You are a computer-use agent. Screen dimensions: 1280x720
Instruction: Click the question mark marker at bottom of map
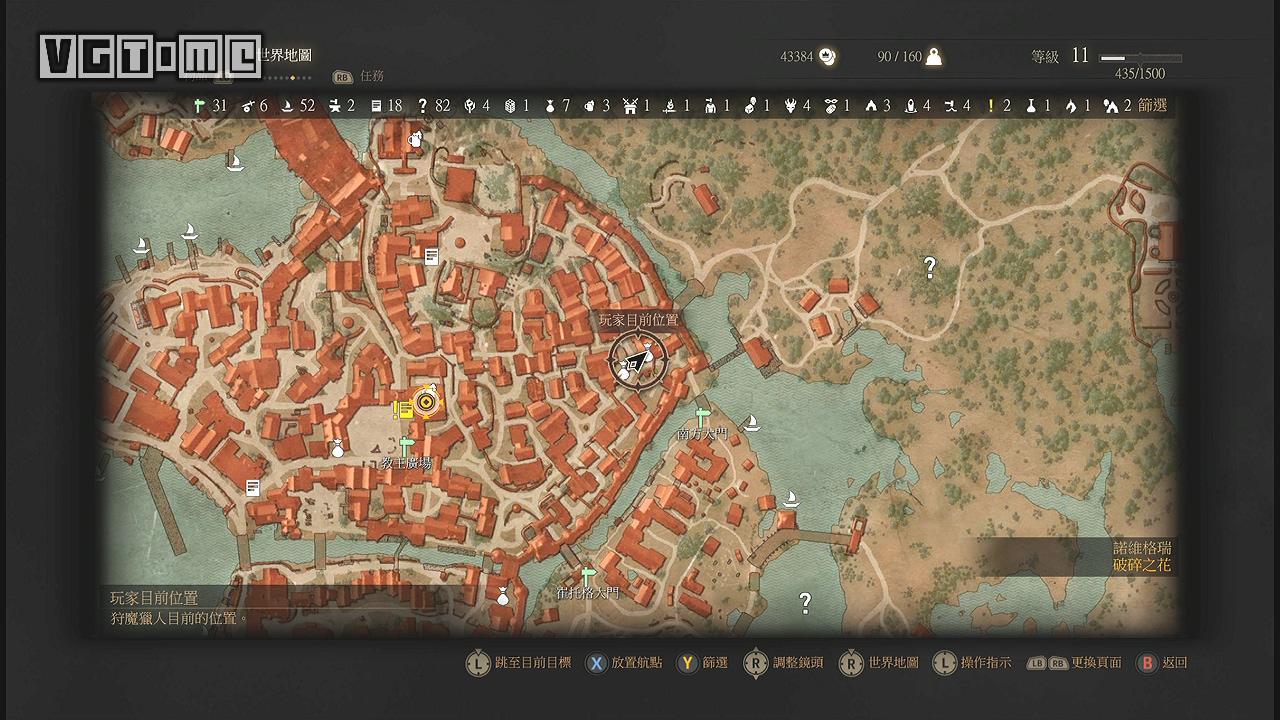point(804,602)
